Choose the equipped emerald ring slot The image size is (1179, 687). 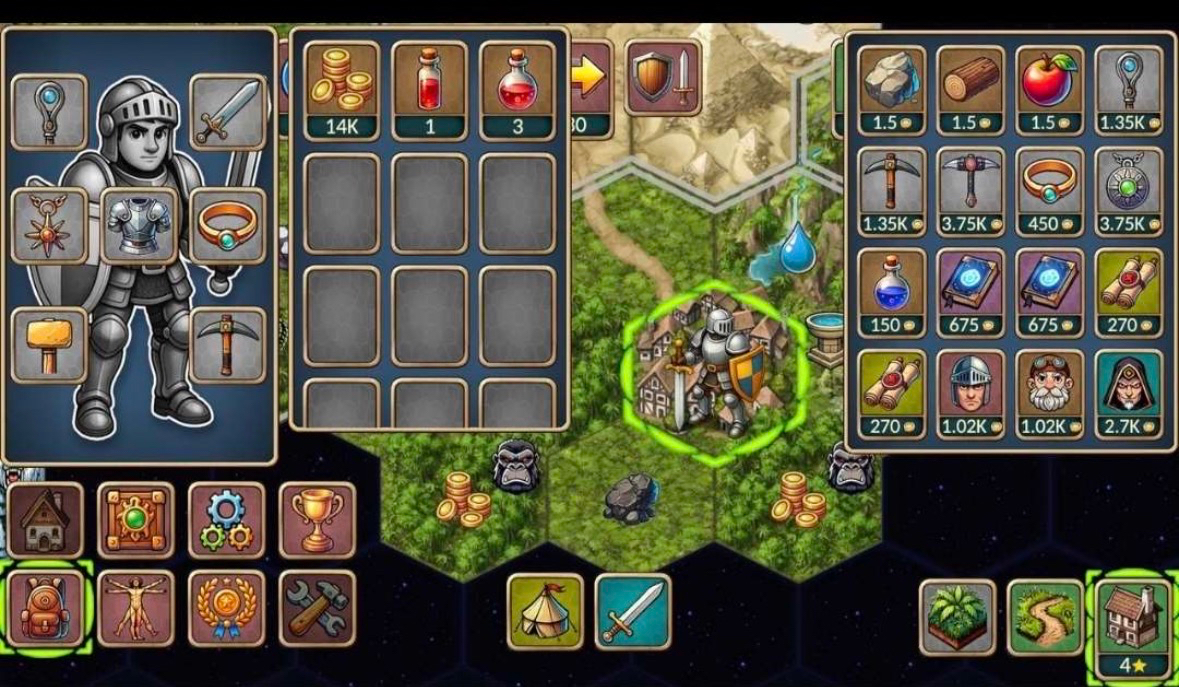click(x=228, y=225)
